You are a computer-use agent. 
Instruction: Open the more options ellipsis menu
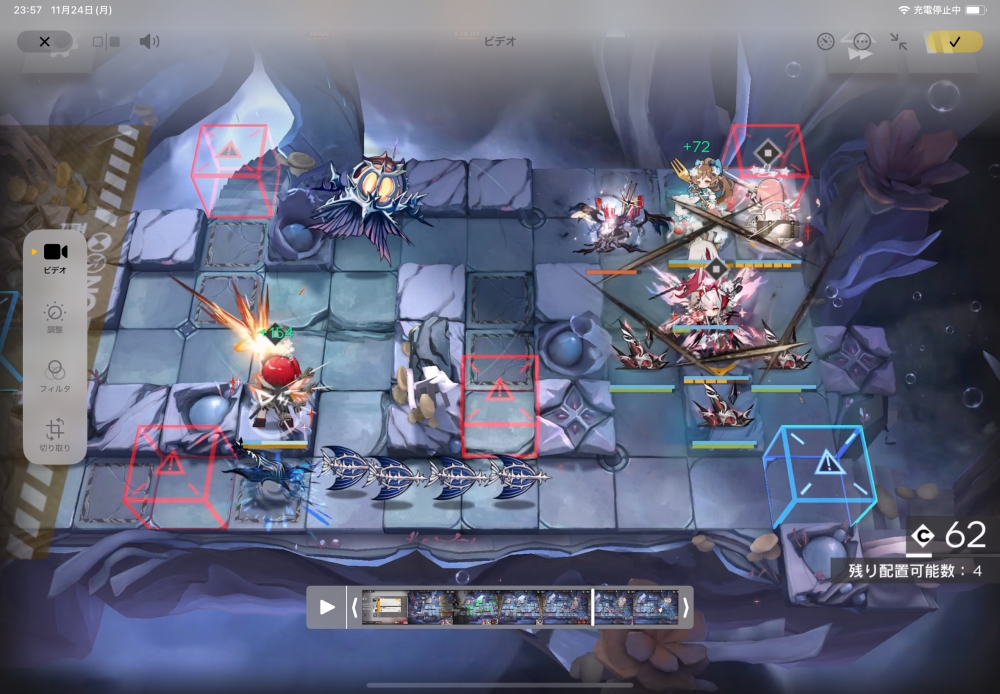click(862, 41)
